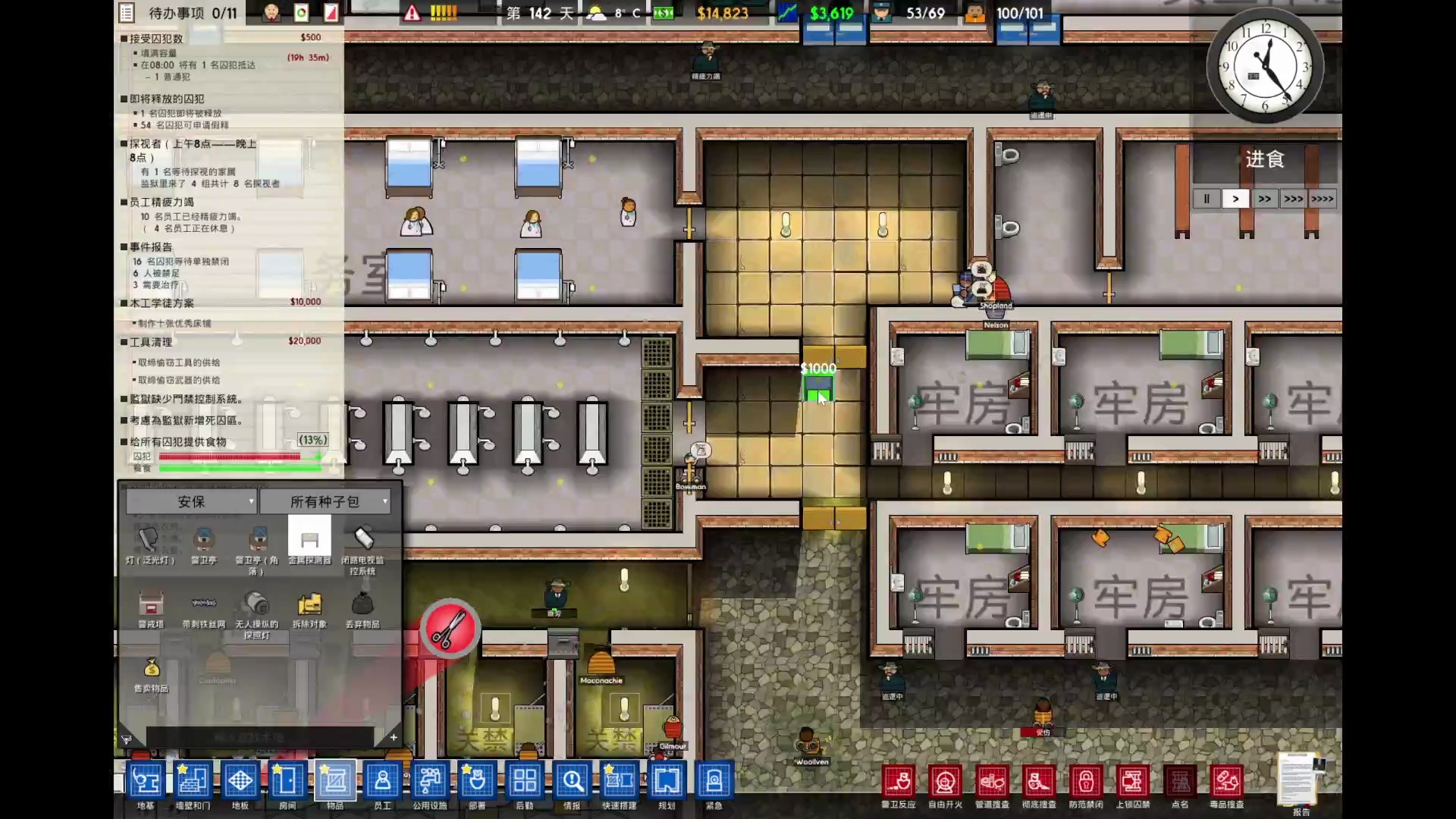Open the 所有种子包 filter dropdown

click(x=325, y=501)
